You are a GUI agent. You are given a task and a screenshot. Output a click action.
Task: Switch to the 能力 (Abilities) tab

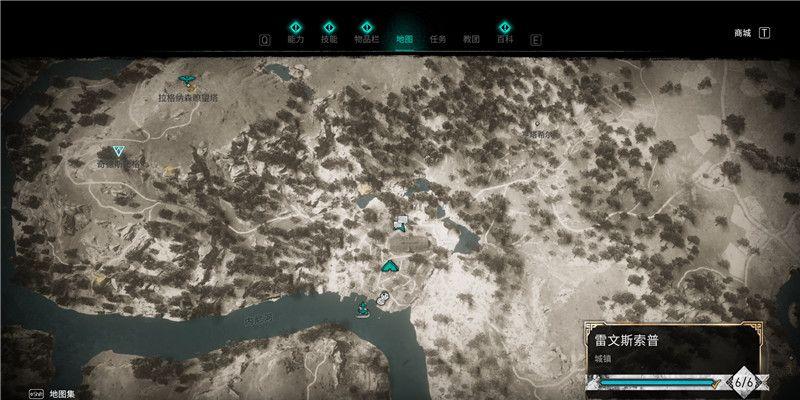(x=295, y=40)
